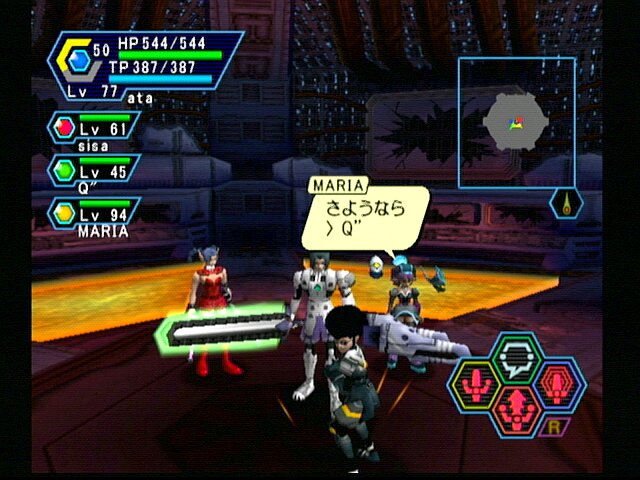Viewport: 640px width, 480px height.
Task: Use the red-bordered heavy attack arrow hexagon
Action: (x=516, y=408)
